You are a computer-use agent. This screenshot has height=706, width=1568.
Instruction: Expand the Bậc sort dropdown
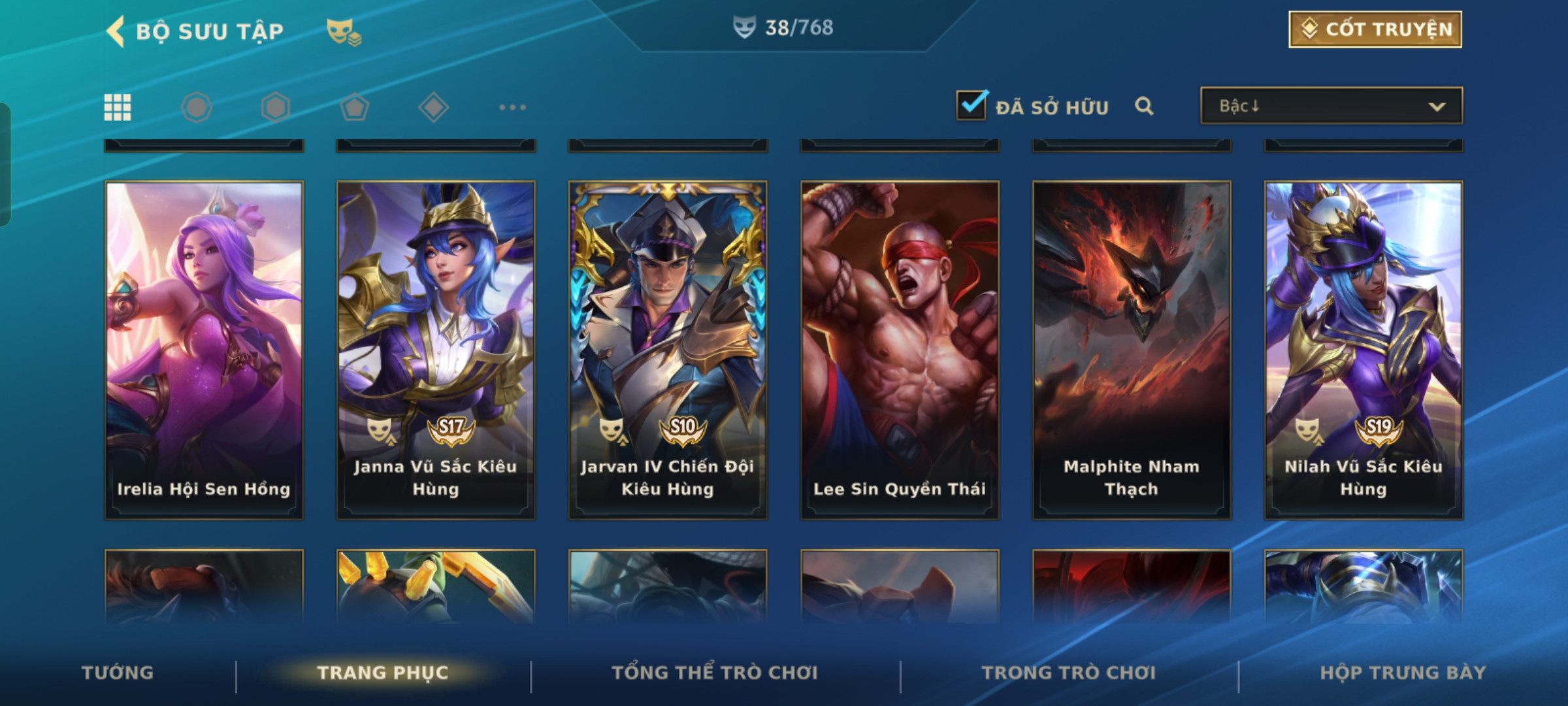point(1331,106)
